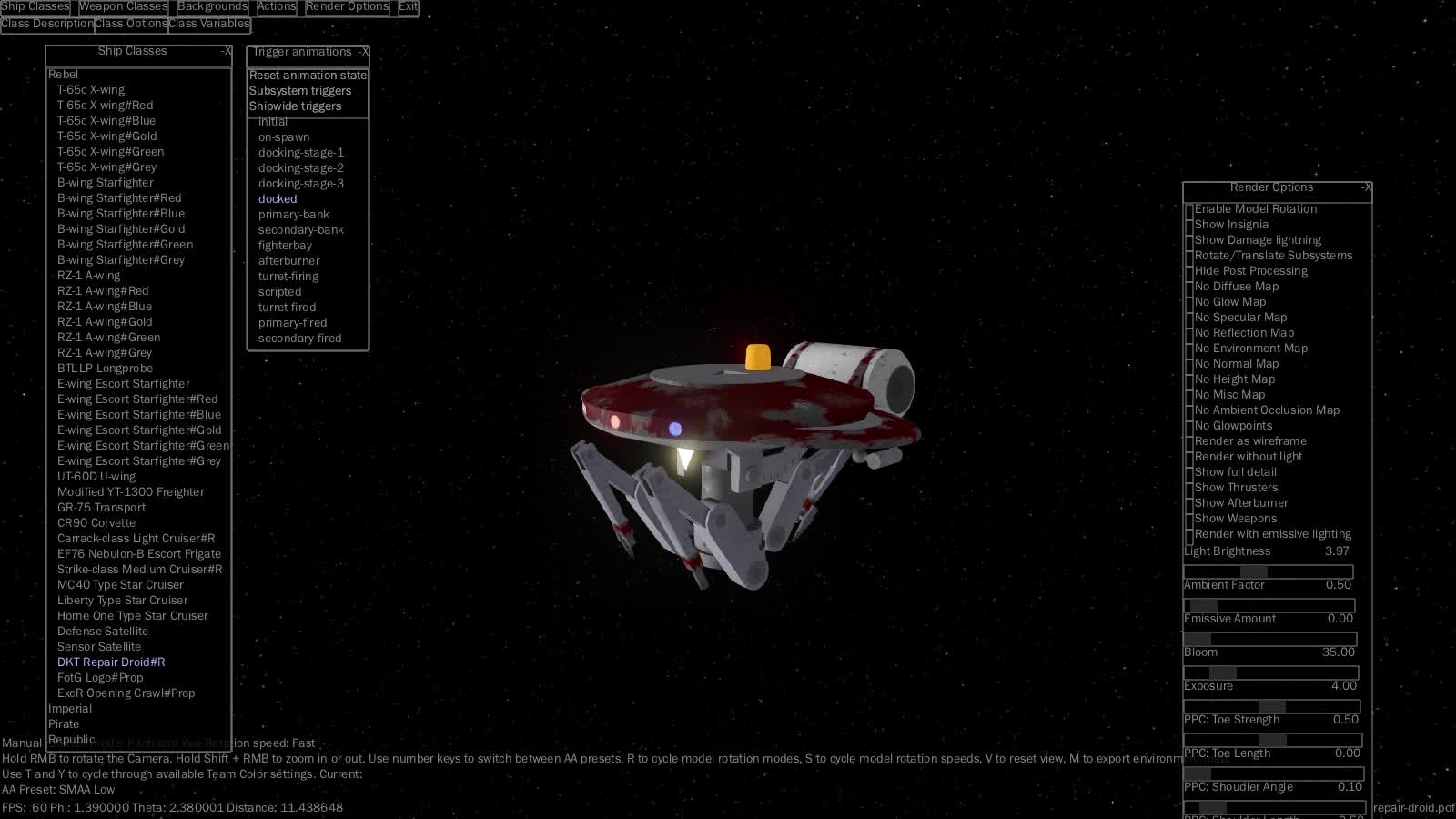Open the Backgrounds menu
The height and width of the screenshot is (819, 1456).
[x=212, y=6]
